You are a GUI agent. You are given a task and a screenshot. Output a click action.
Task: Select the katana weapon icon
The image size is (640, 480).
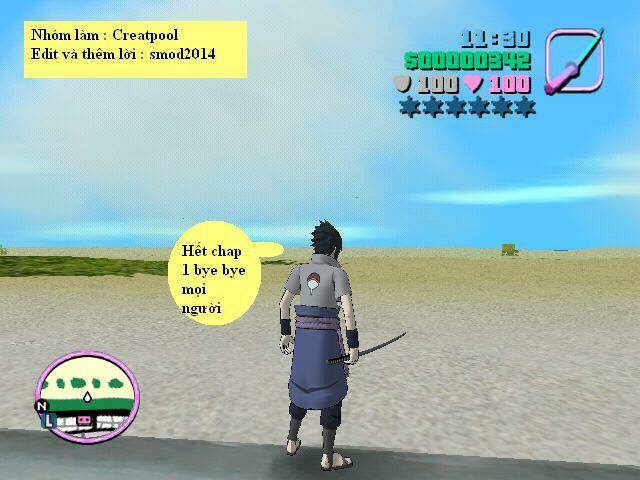[x=576, y=59]
